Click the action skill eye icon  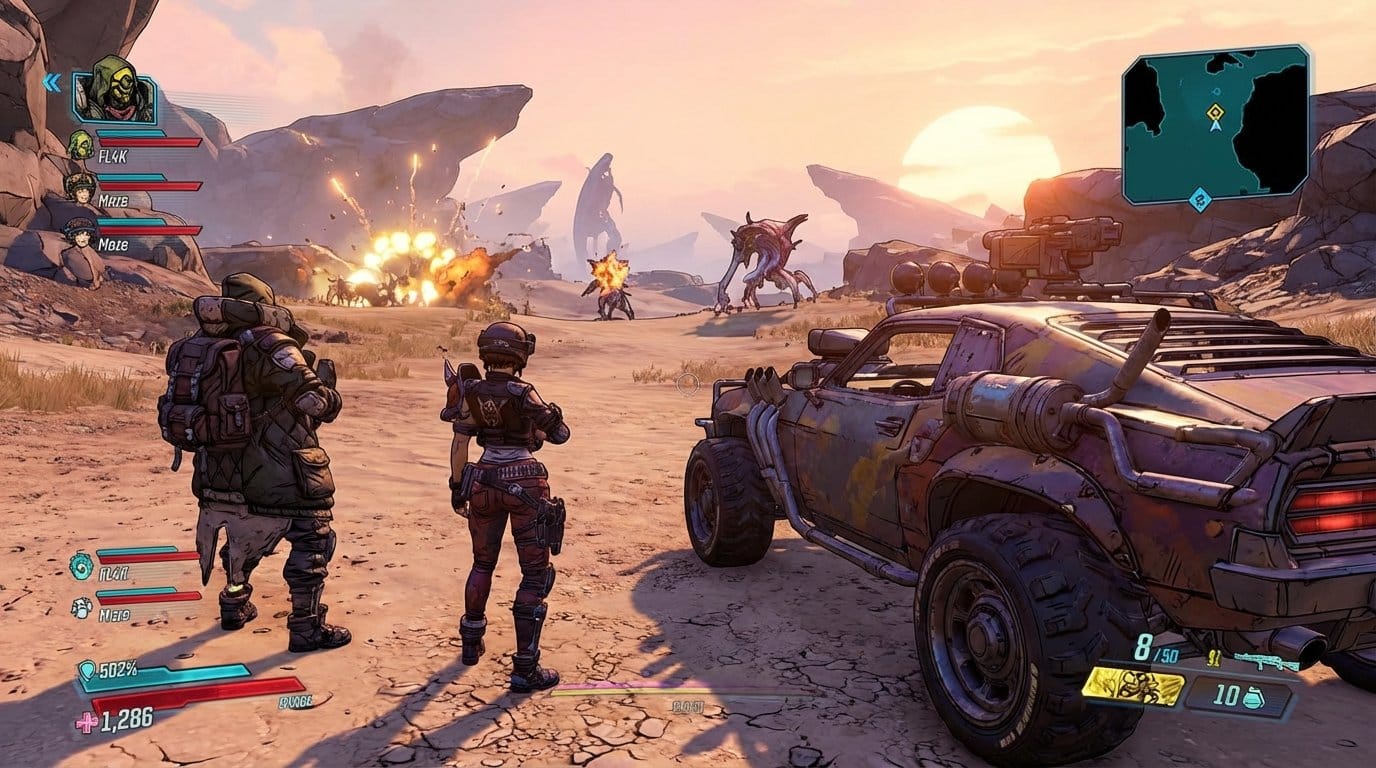tap(80, 568)
